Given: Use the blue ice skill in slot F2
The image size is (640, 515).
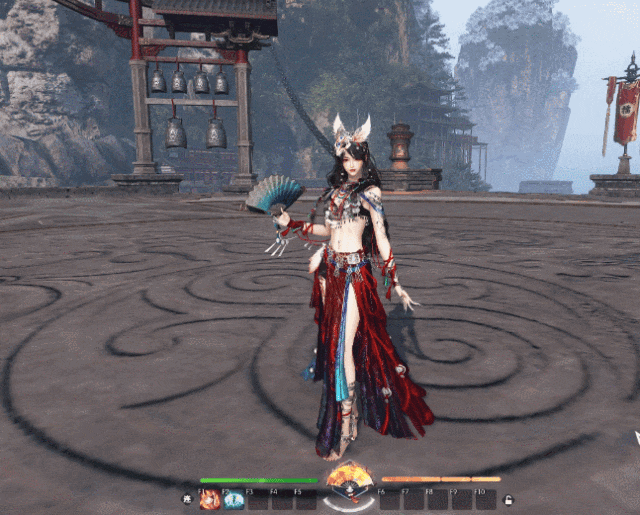Looking at the screenshot, I should tap(234, 500).
